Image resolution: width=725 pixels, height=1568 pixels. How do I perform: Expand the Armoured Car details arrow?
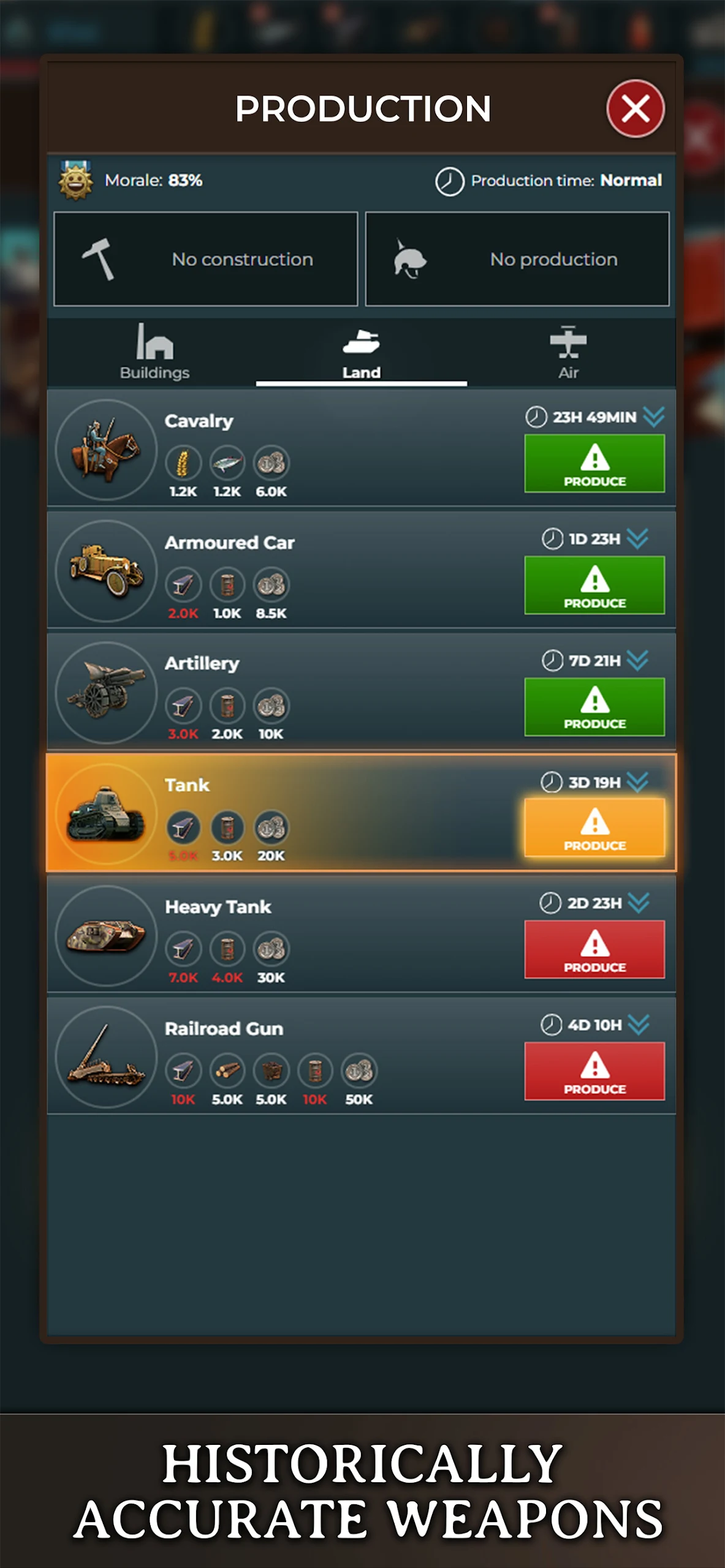tap(638, 538)
